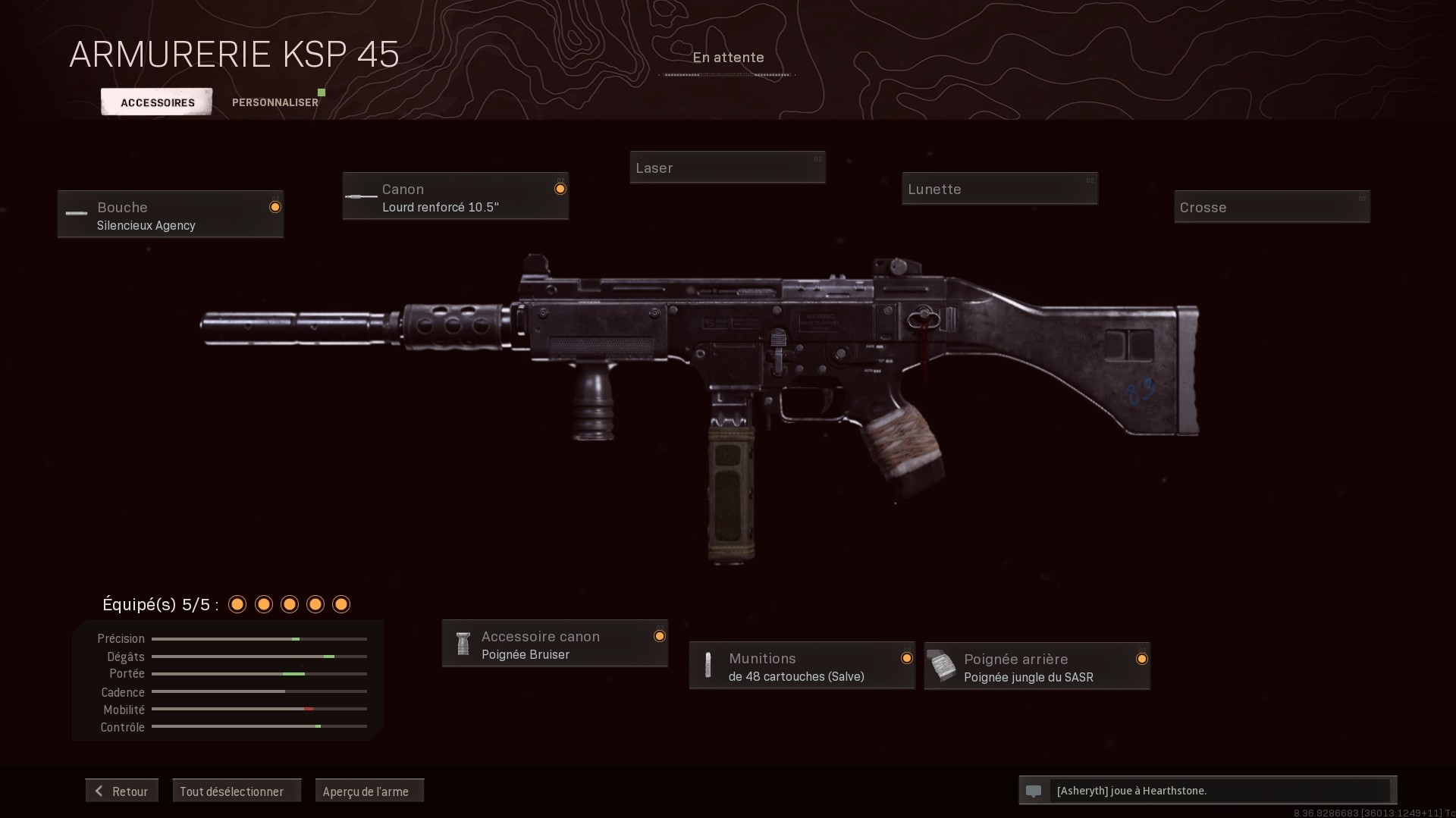Show the Aperçu de l'arme preview
Viewport: 1456px width, 818px height.
(369, 791)
